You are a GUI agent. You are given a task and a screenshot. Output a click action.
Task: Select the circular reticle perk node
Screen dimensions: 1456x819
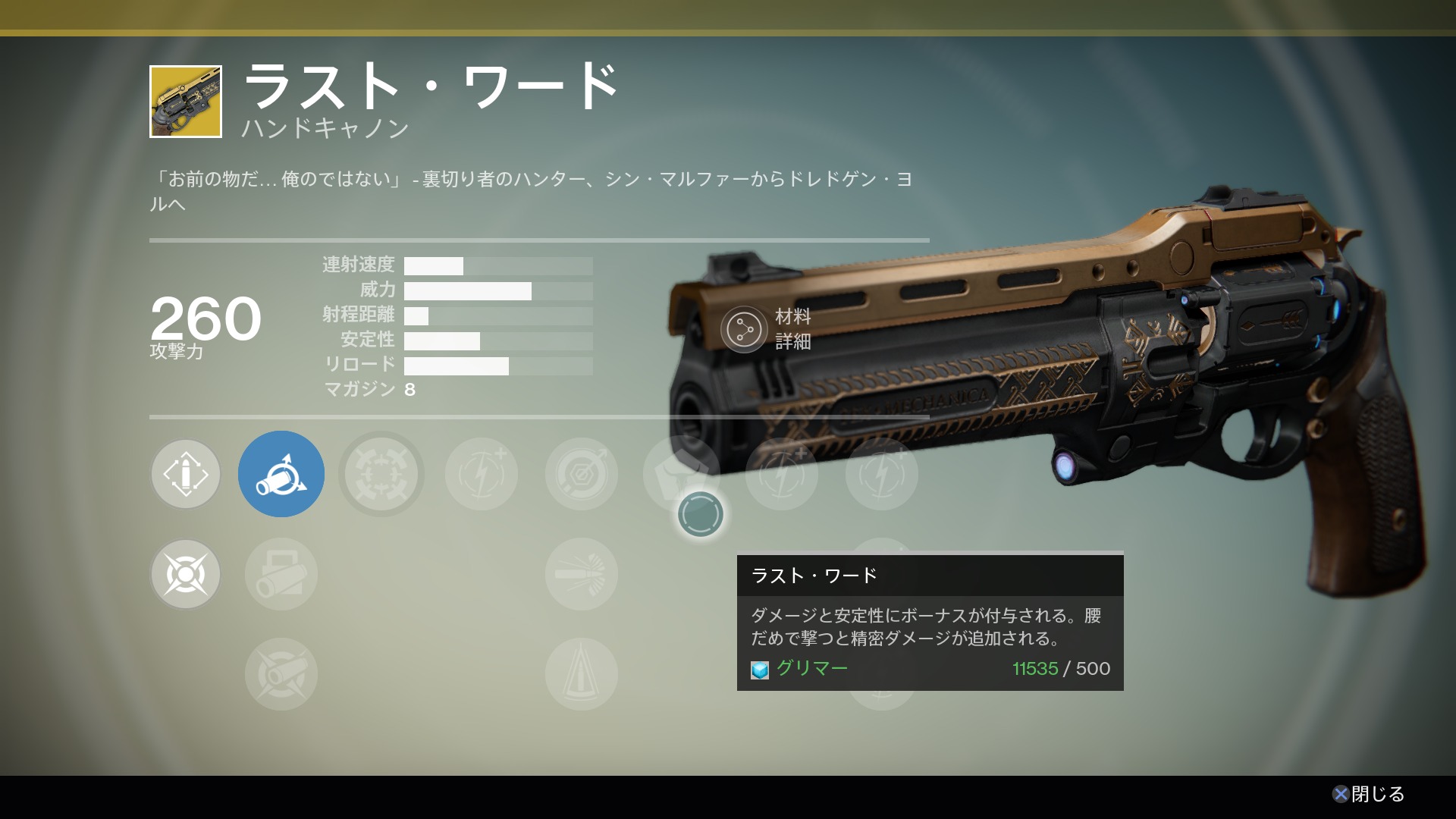(381, 475)
